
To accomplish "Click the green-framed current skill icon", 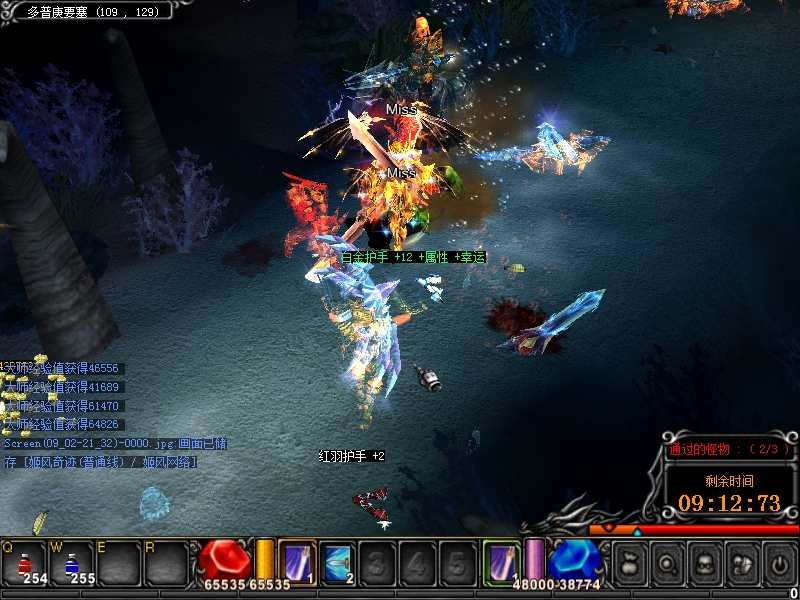I will (x=501, y=562).
